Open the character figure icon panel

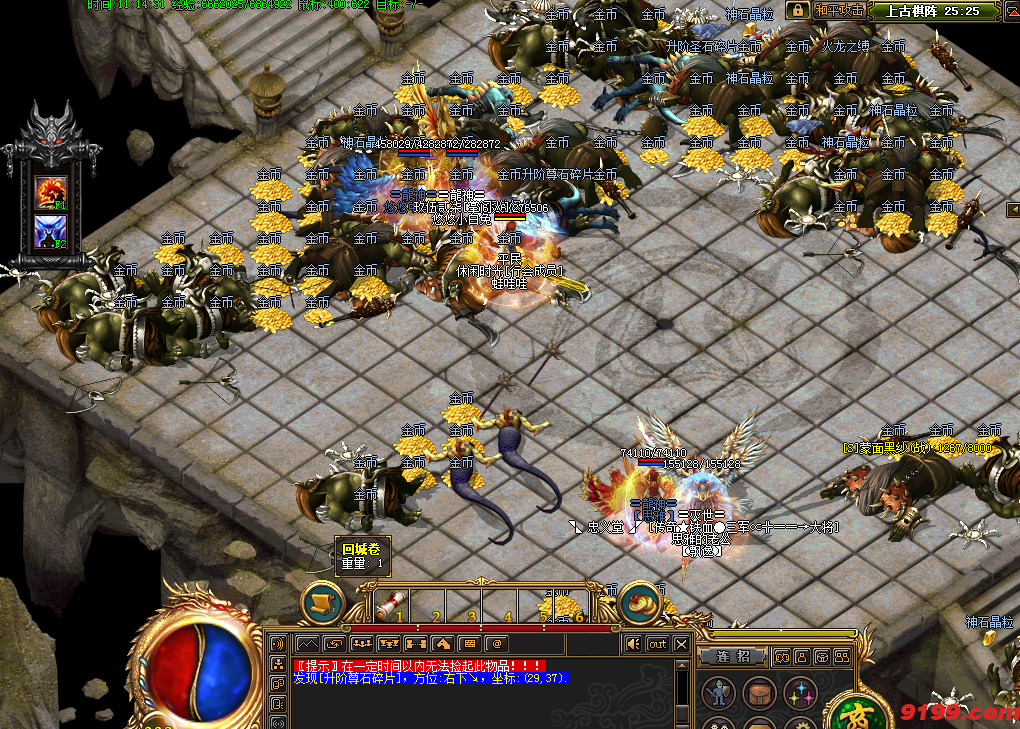tap(717, 692)
